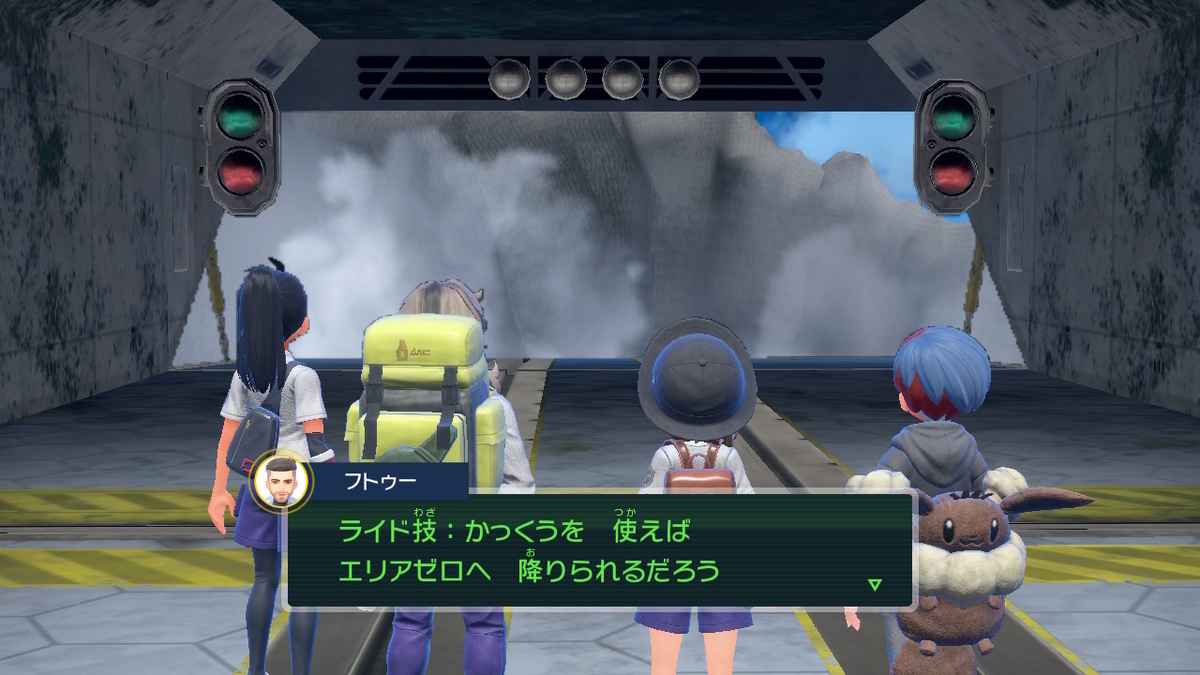
Task: Click the dialogue text box to continue
Action: tap(600, 550)
